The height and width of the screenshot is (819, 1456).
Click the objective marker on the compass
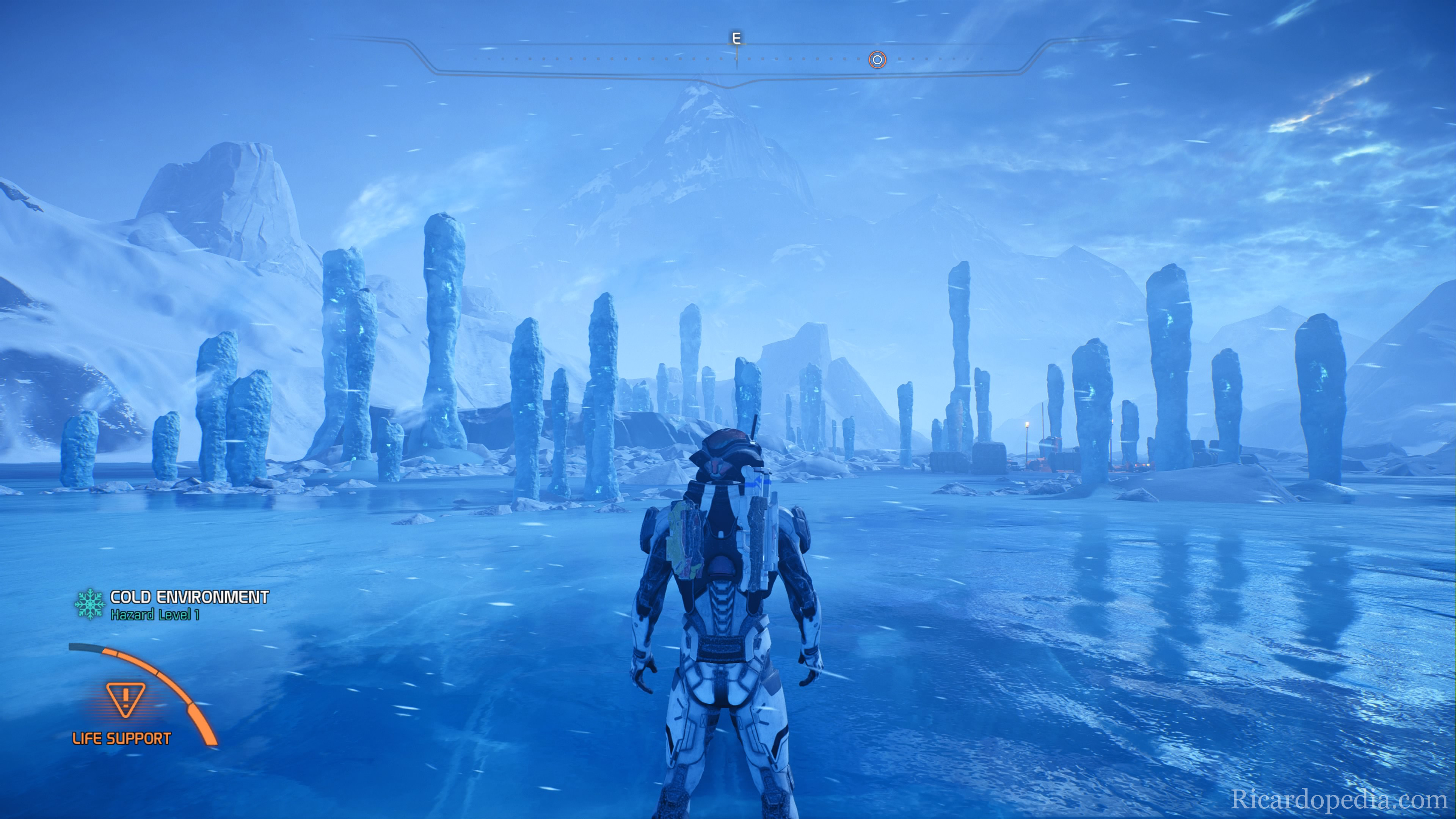coord(877,60)
